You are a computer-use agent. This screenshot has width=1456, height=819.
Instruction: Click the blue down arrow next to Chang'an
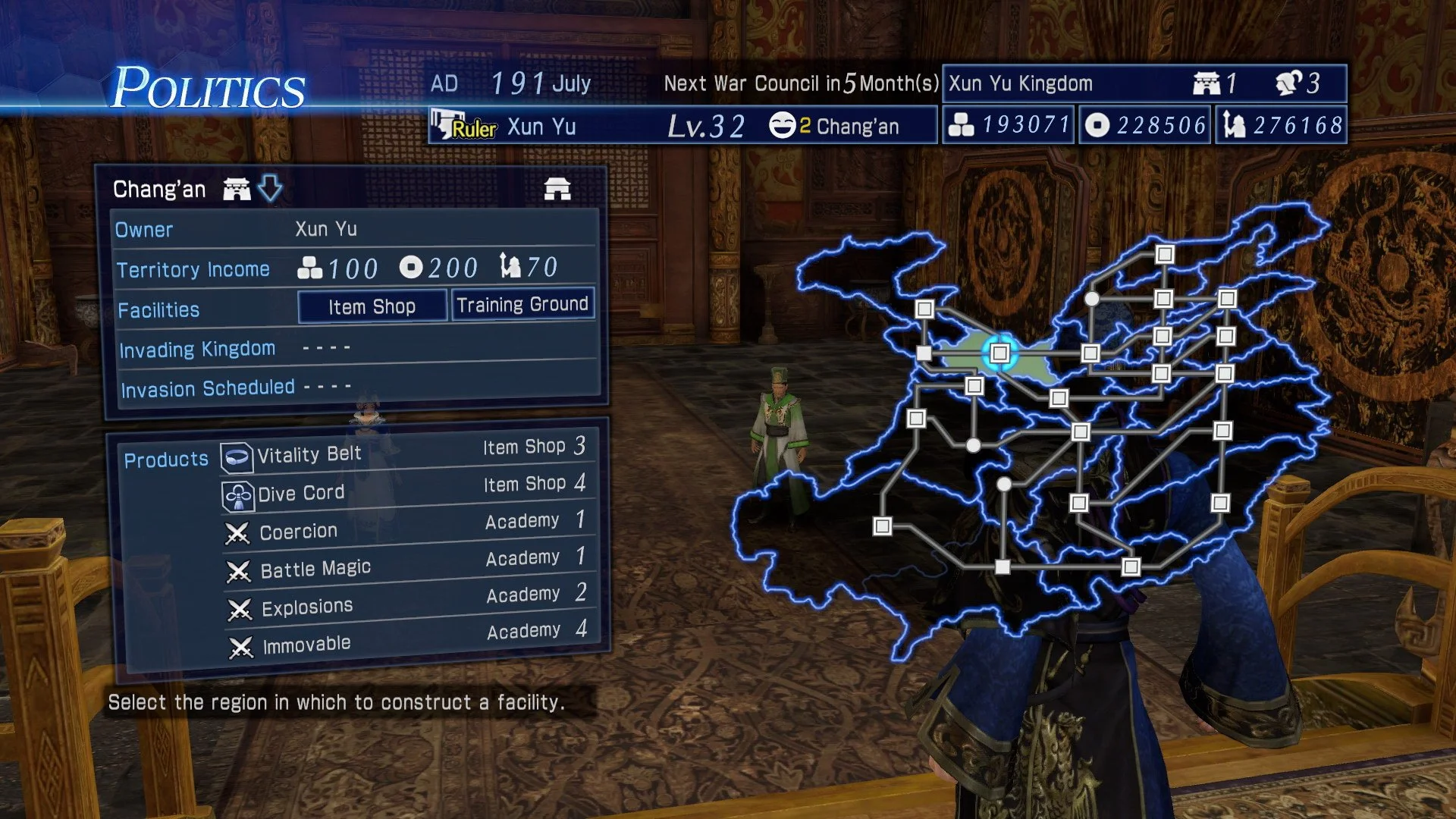pyautogui.click(x=271, y=187)
